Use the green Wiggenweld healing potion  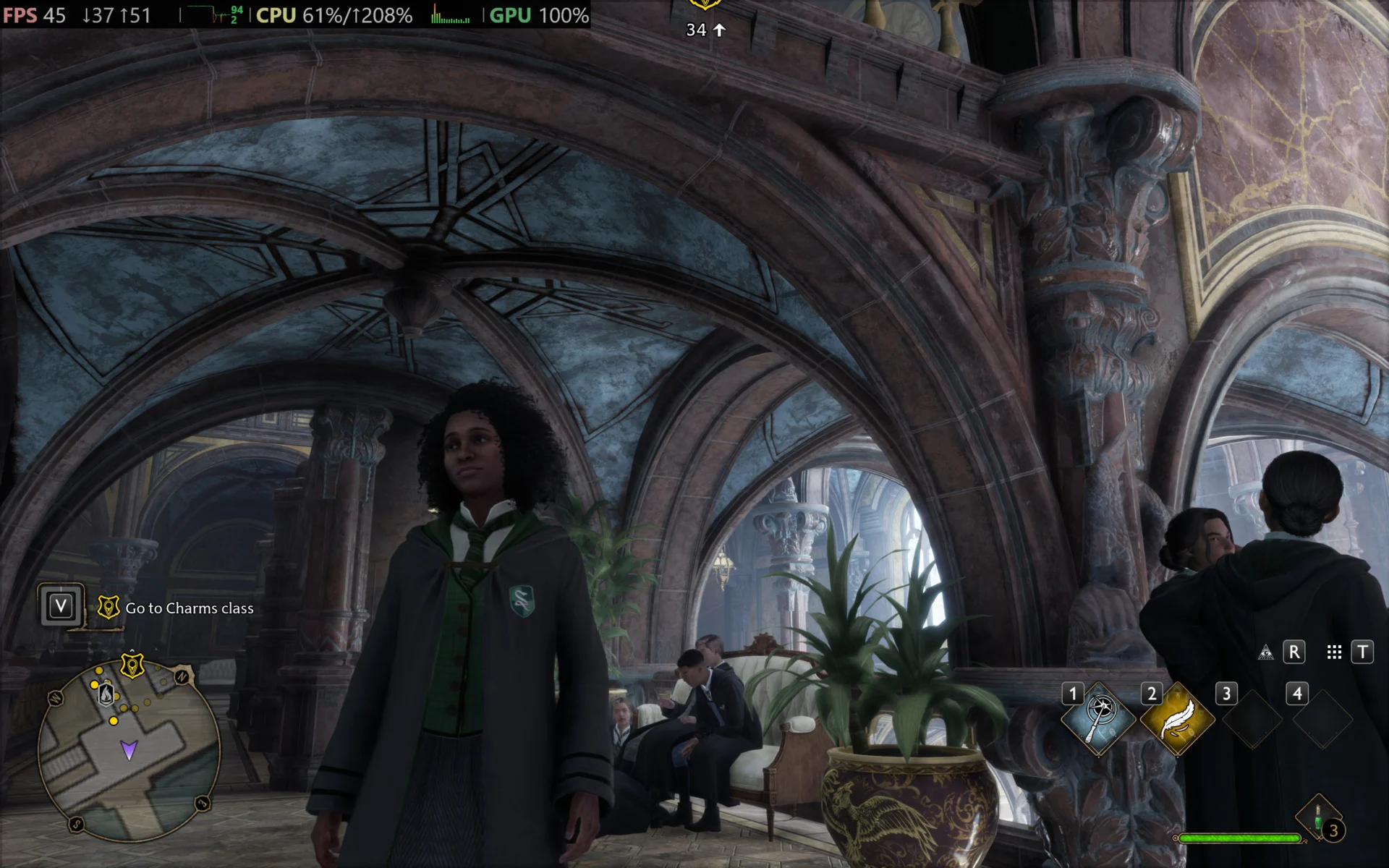click(x=1318, y=816)
